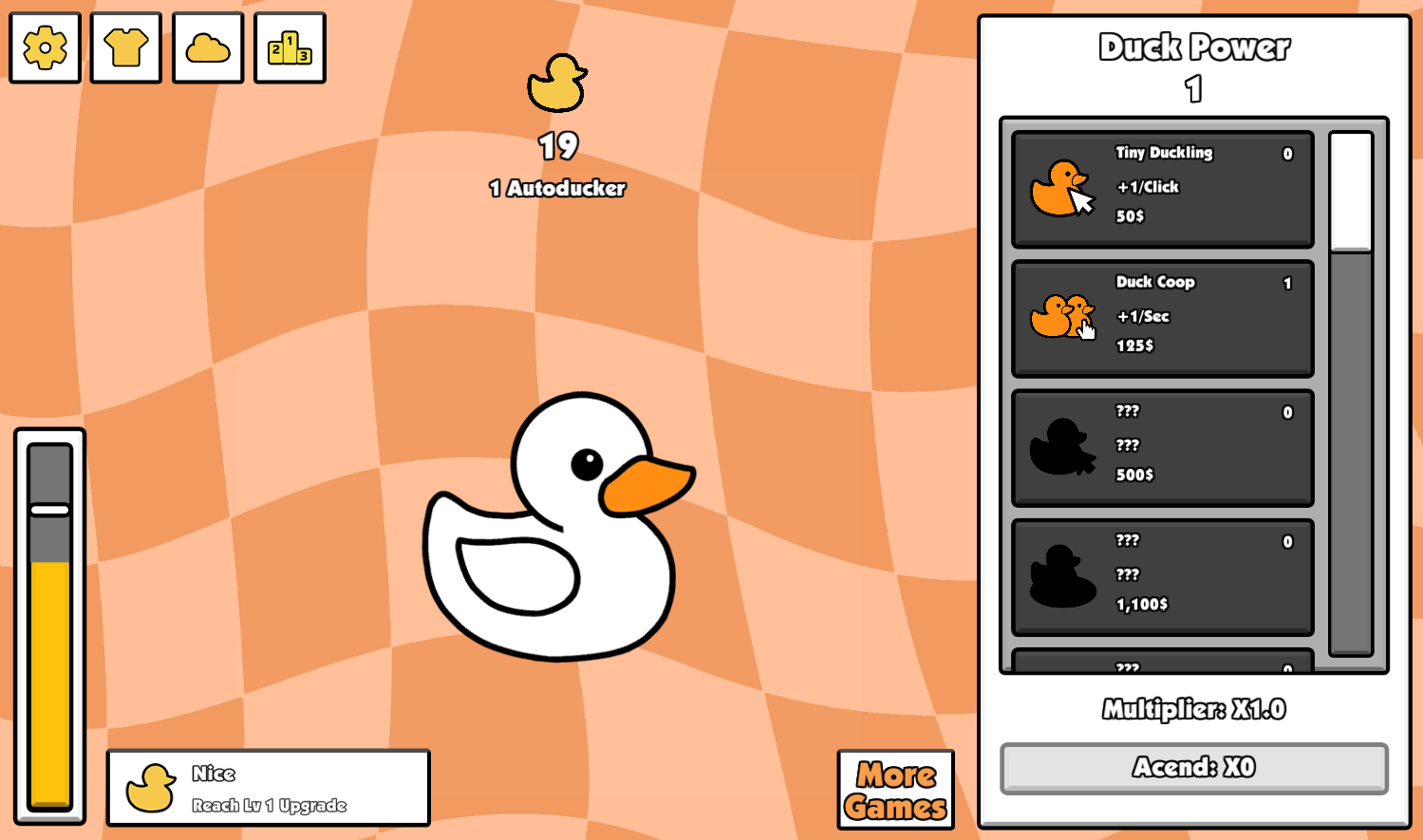
Task: Purchase the Duck Coop upgrade
Action: (1160, 317)
